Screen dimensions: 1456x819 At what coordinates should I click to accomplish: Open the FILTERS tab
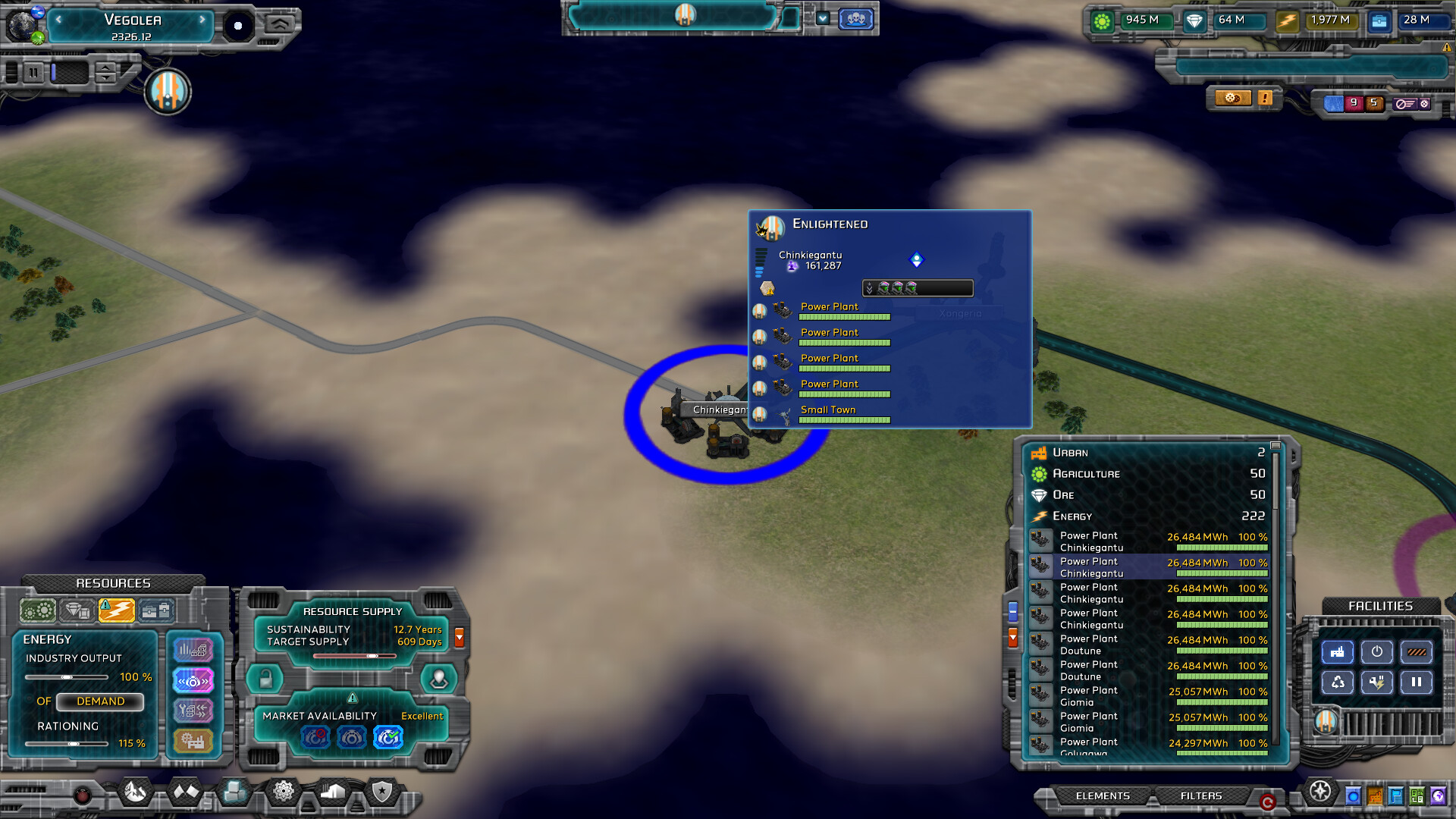(x=1202, y=795)
